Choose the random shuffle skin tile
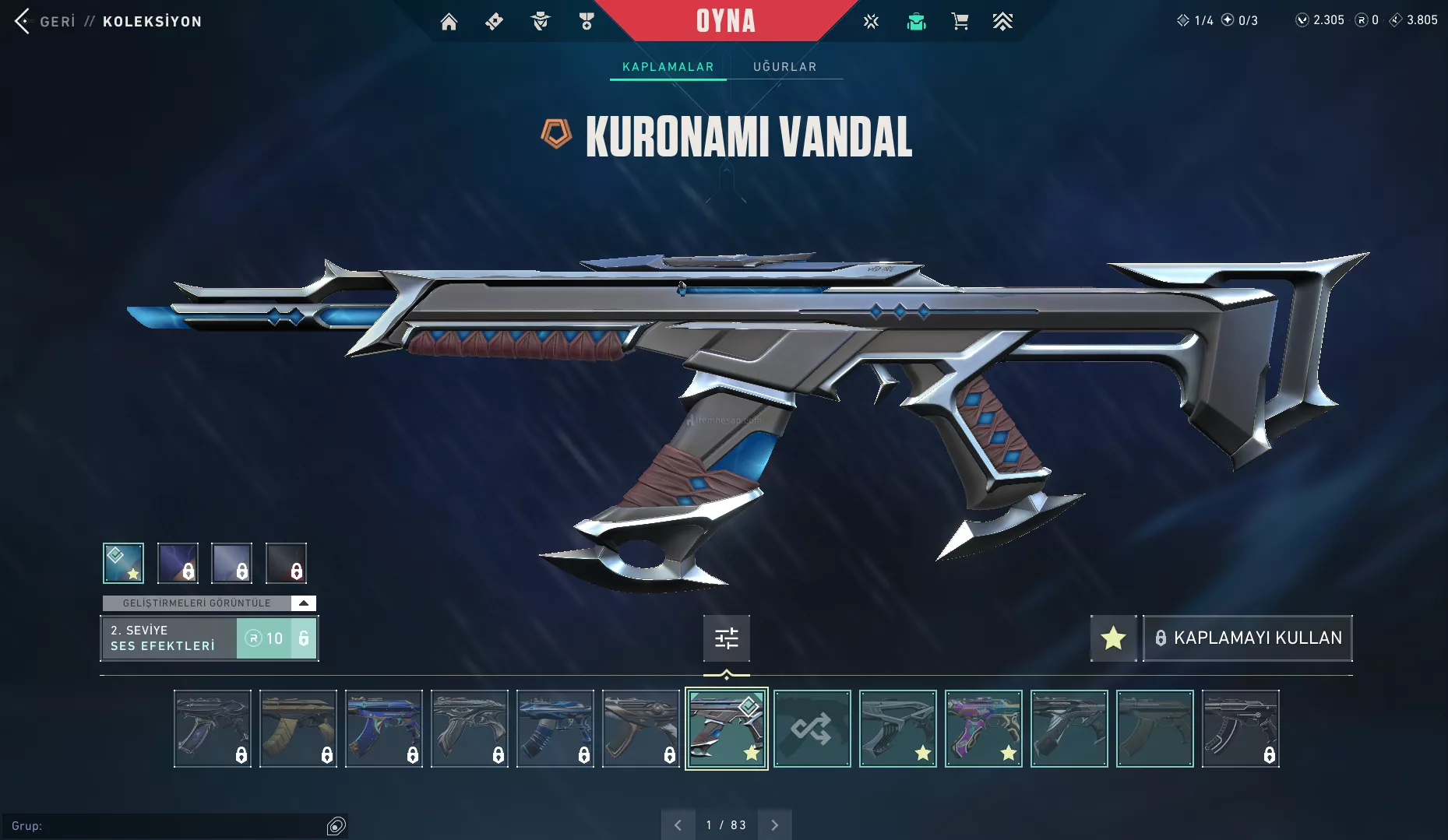 [x=812, y=729]
